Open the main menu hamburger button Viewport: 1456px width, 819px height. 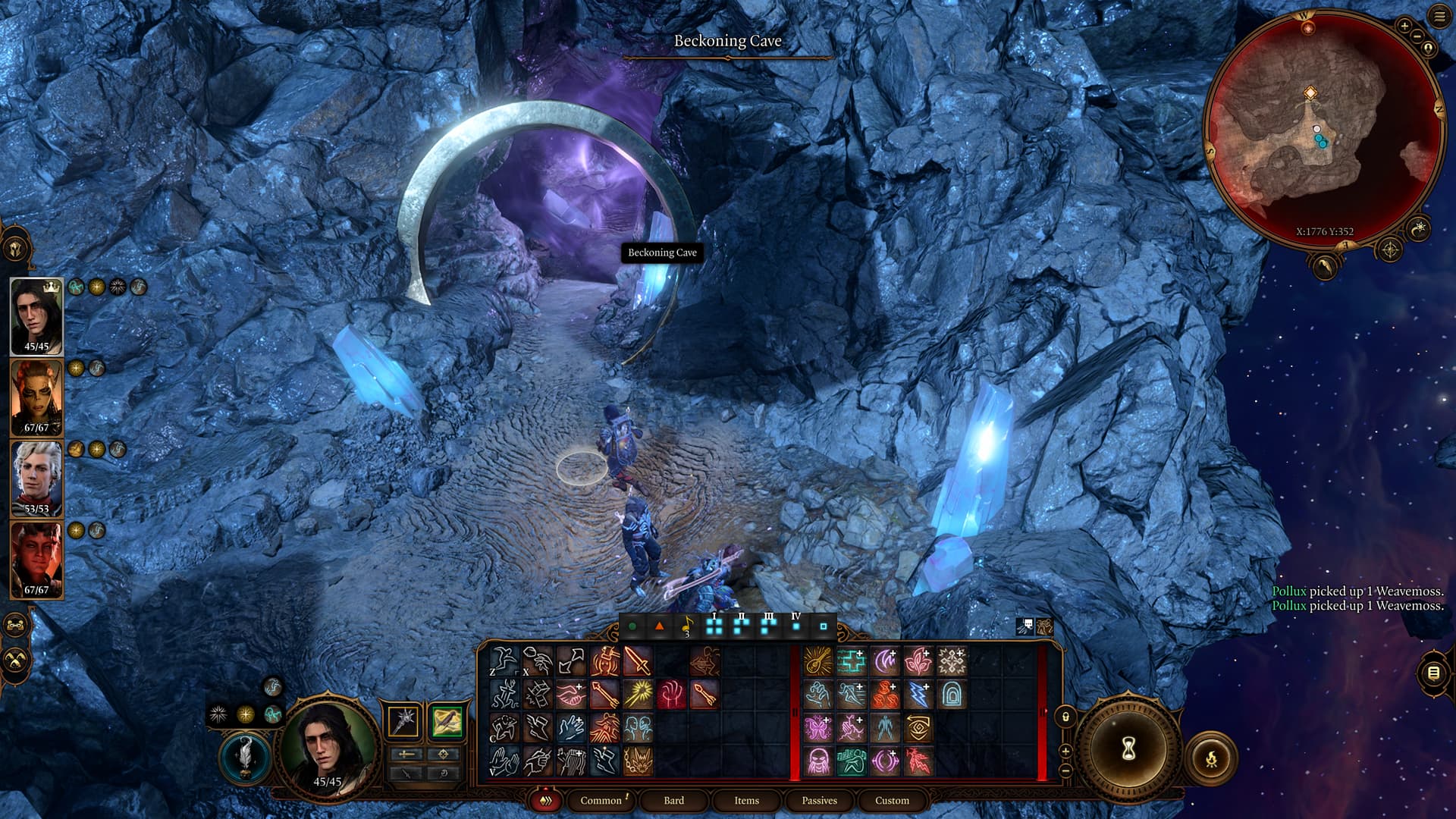coord(1439,17)
